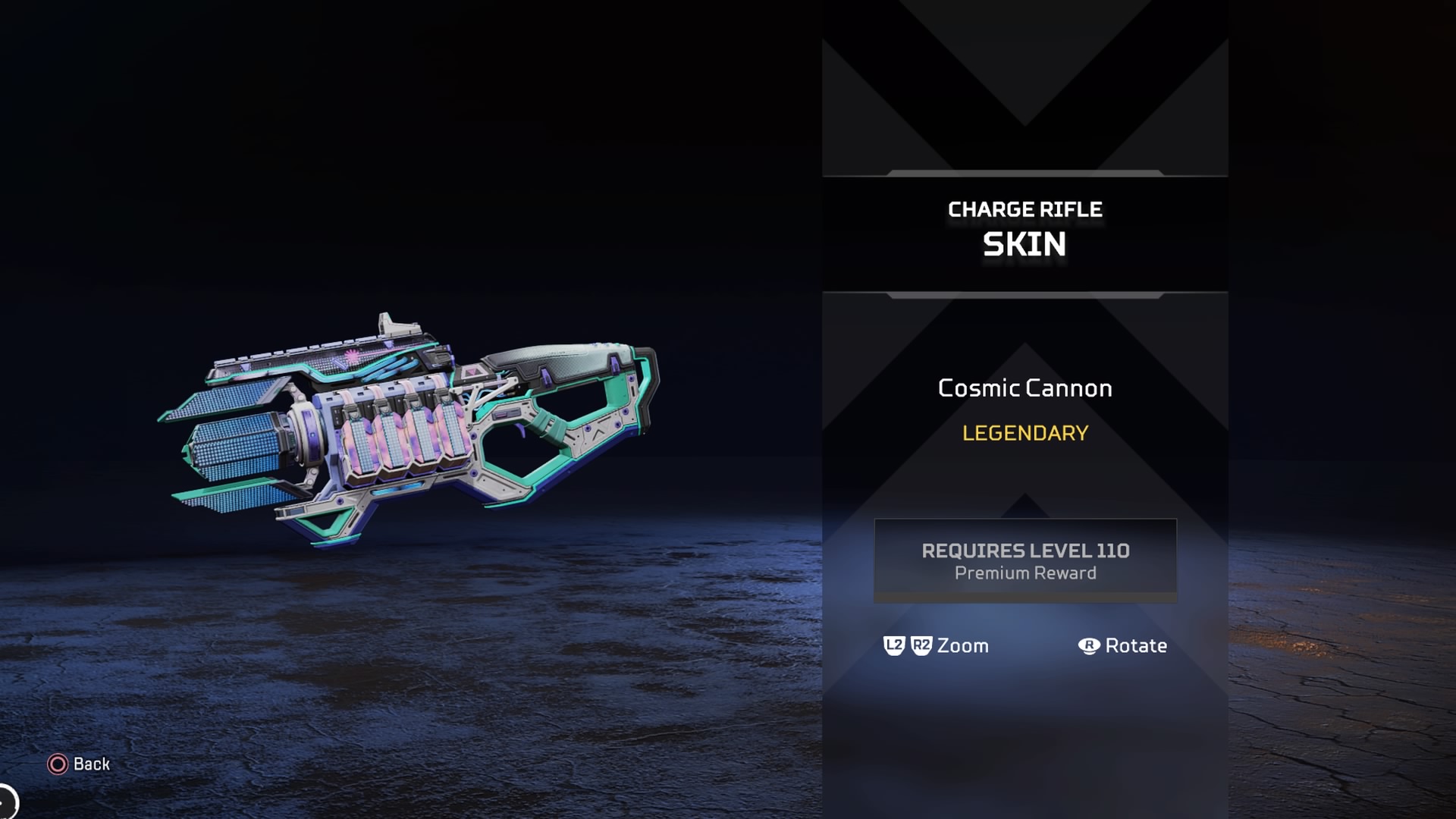Select the REQUIRES LEVEL 110 Premium Reward panel
Screen dimensions: 1456x819
pos(1025,561)
